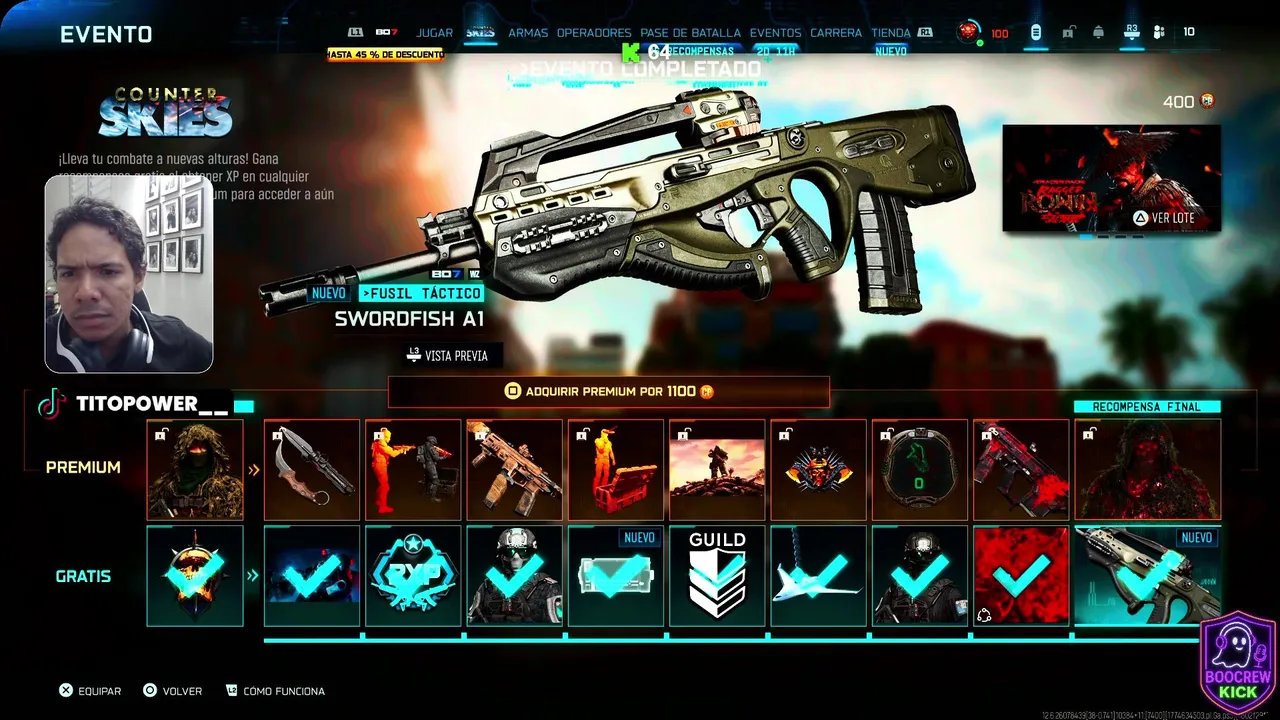Open the Carrera tab
Image resolution: width=1280 pixels, height=720 pixels.
pos(836,33)
